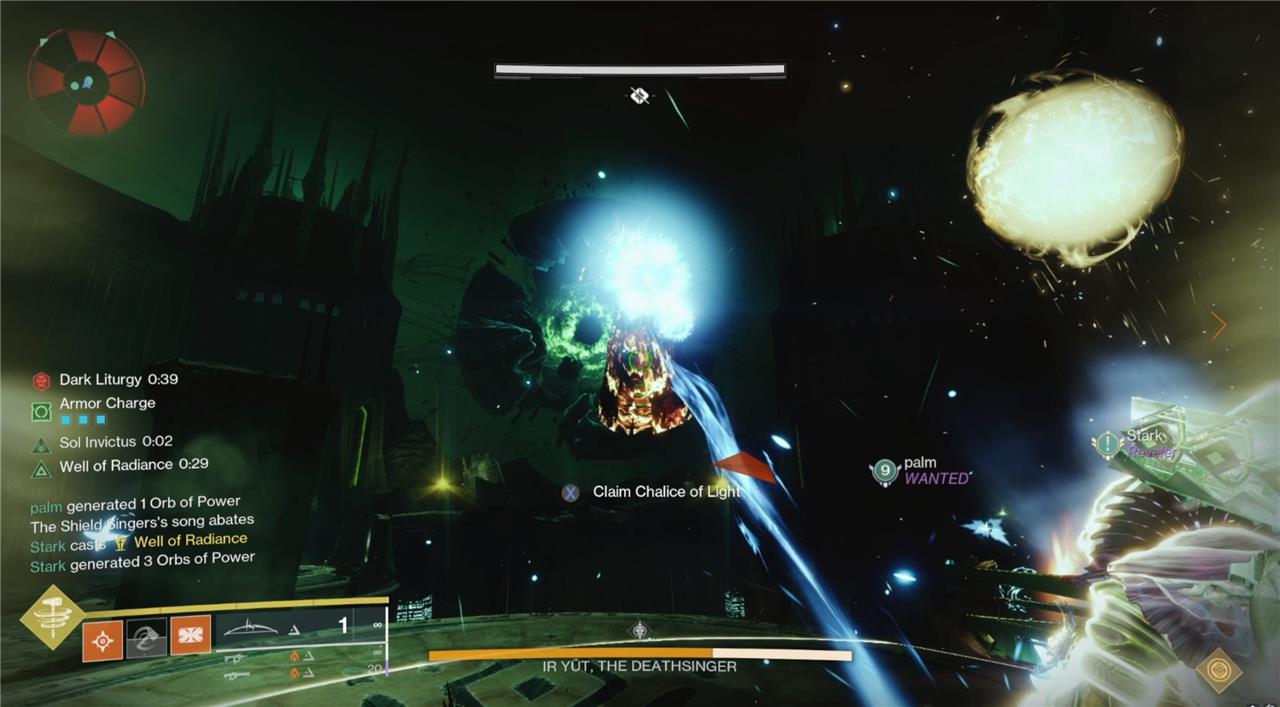The width and height of the screenshot is (1280, 707).
Task: Click the Dark Liturgy debuff icon
Action: 41,380
